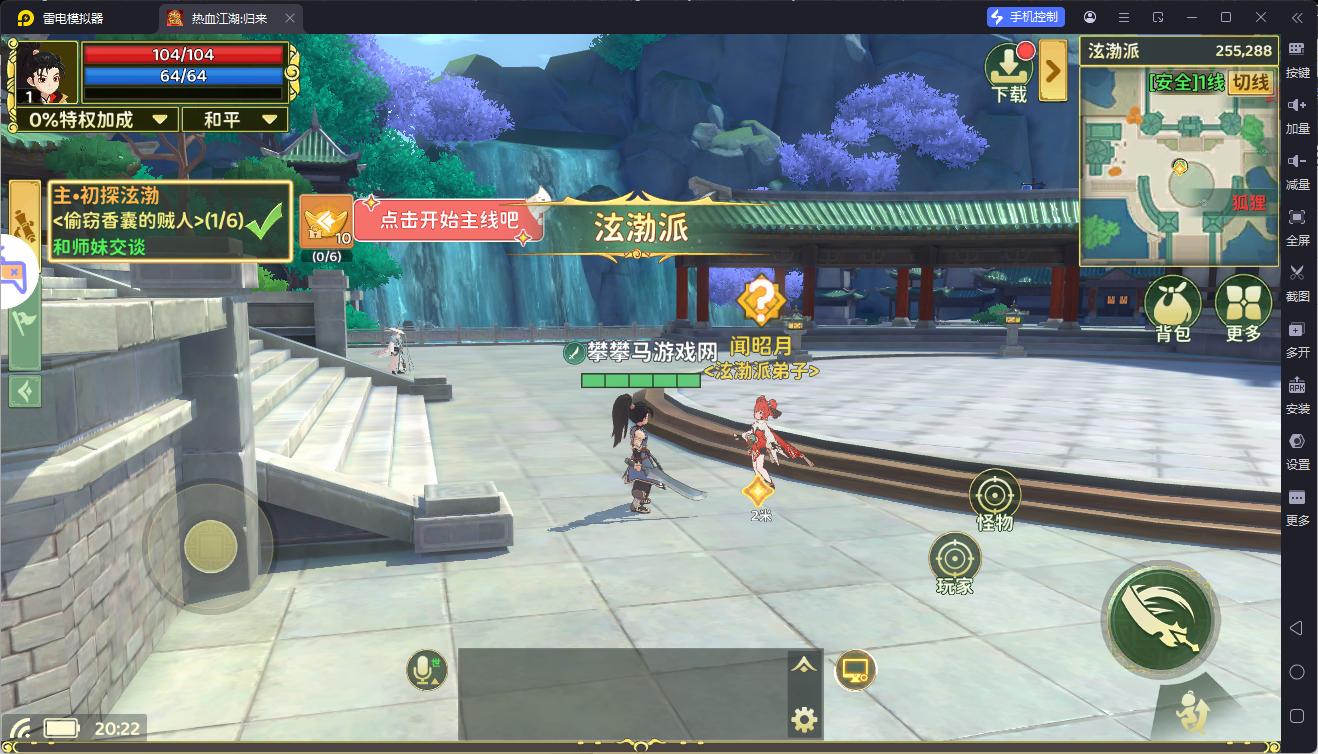
Task: Target nearest 怪物 monster
Action: coord(994,497)
